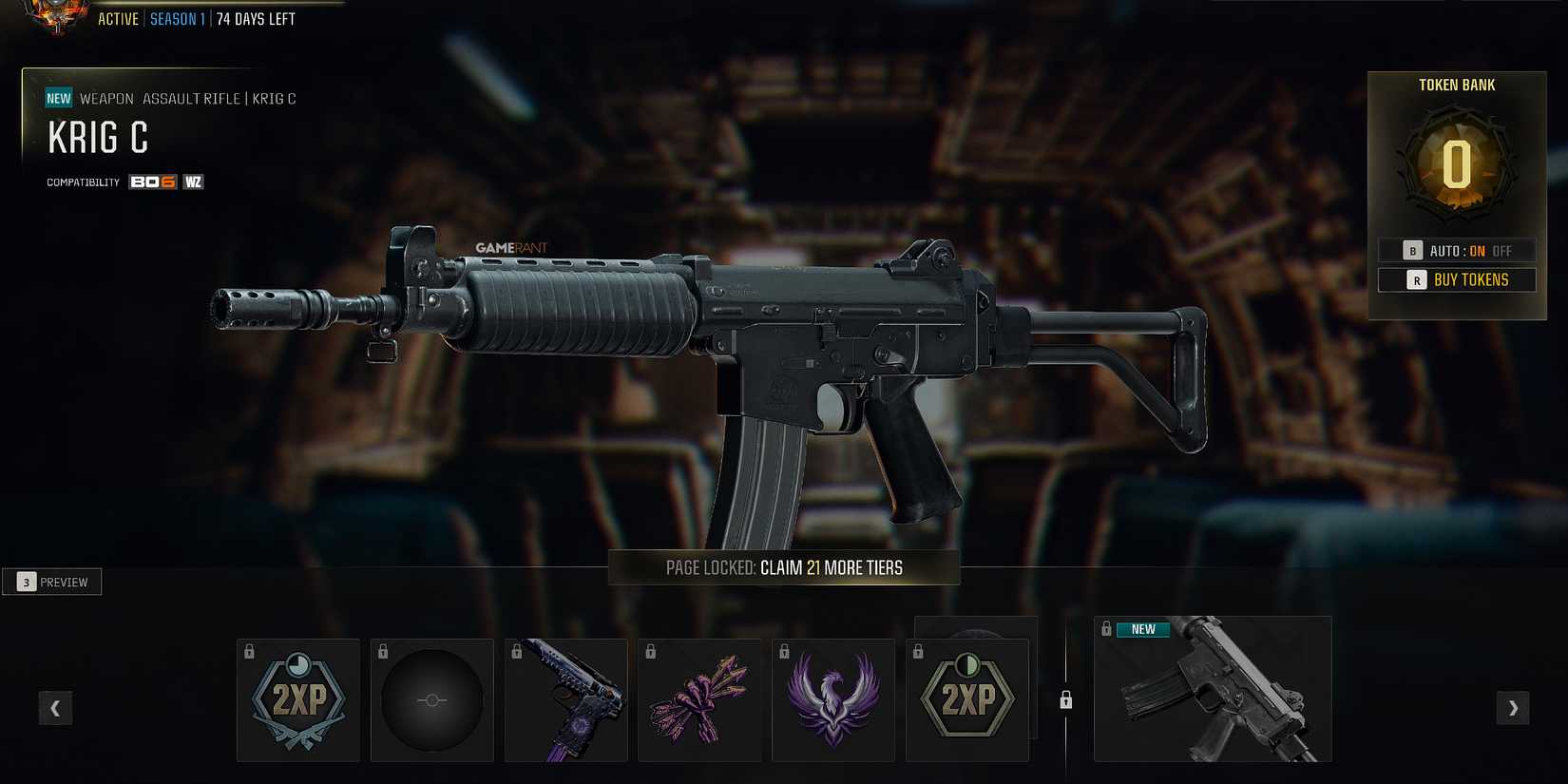Open the Token Bank emblem showing zero

(x=1457, y=163)
